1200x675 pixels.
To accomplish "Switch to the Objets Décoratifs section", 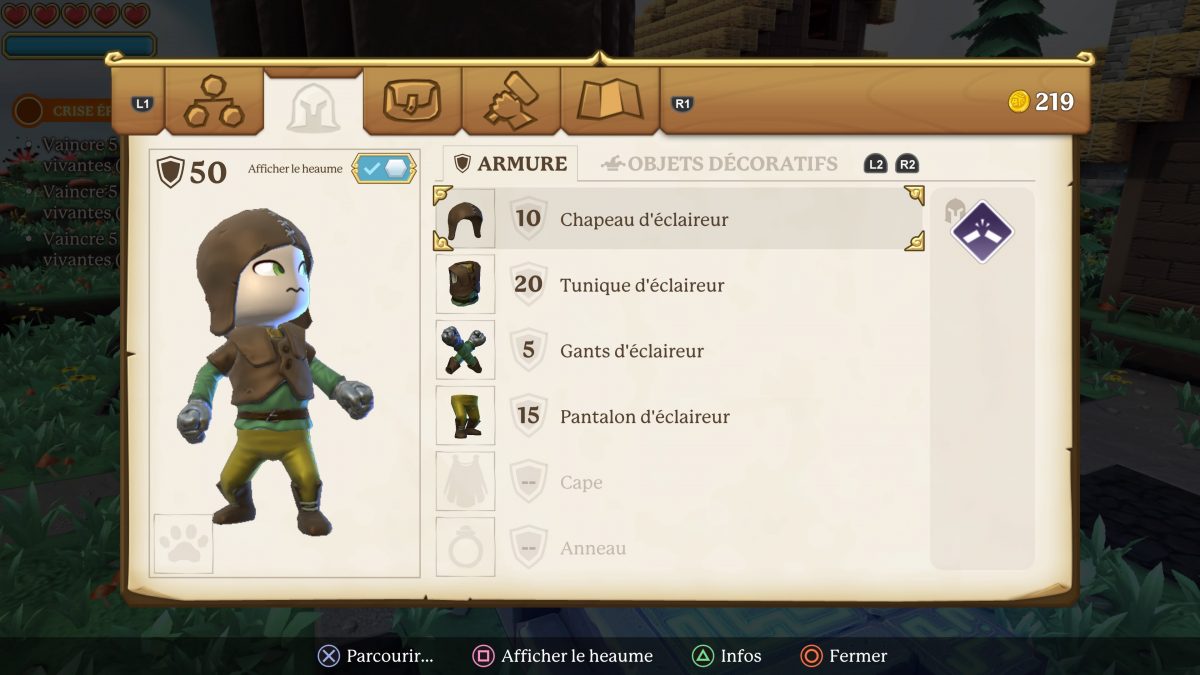I will click(719, 164).
